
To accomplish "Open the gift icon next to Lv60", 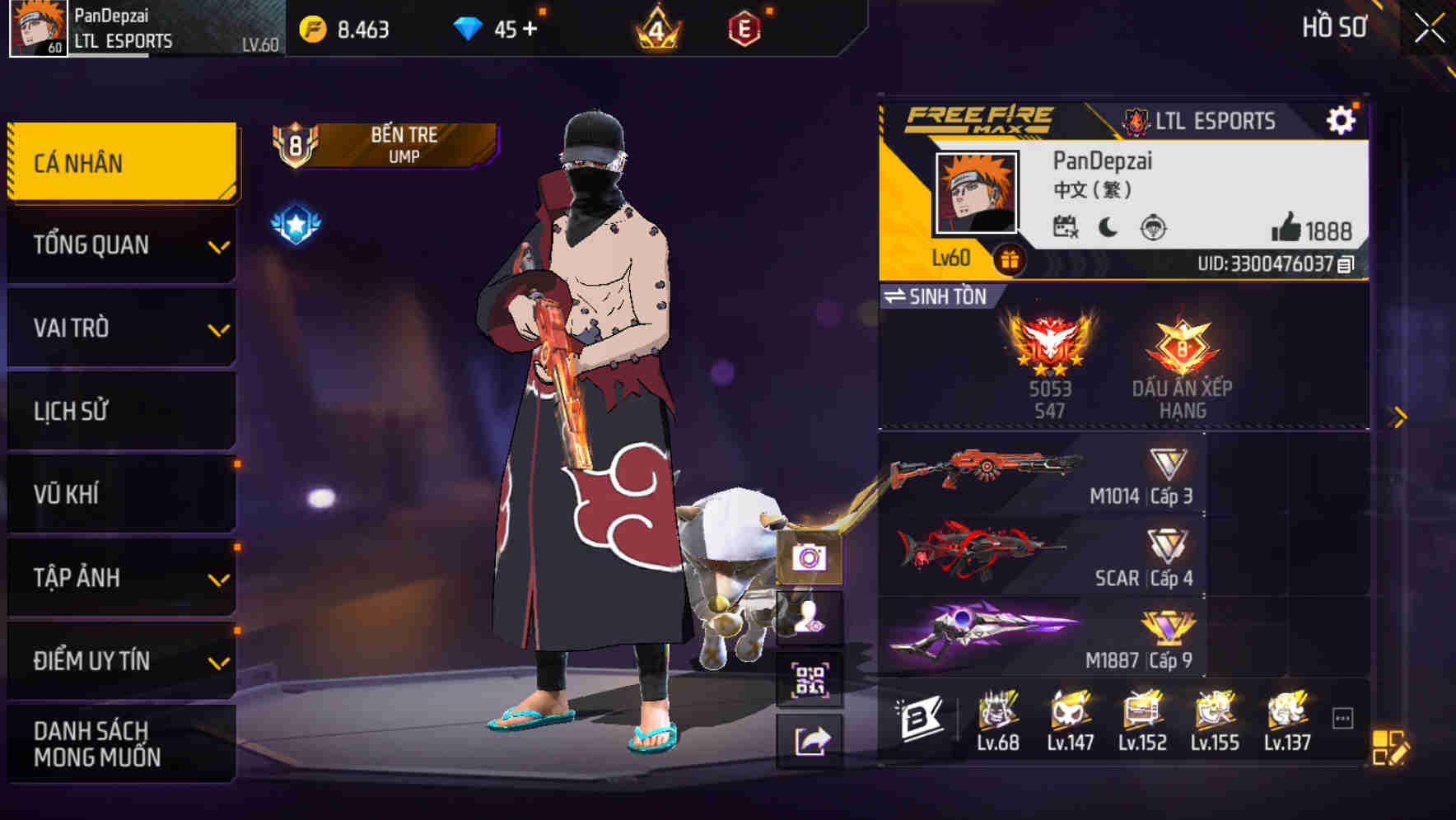I will [x=1009, y=258].
